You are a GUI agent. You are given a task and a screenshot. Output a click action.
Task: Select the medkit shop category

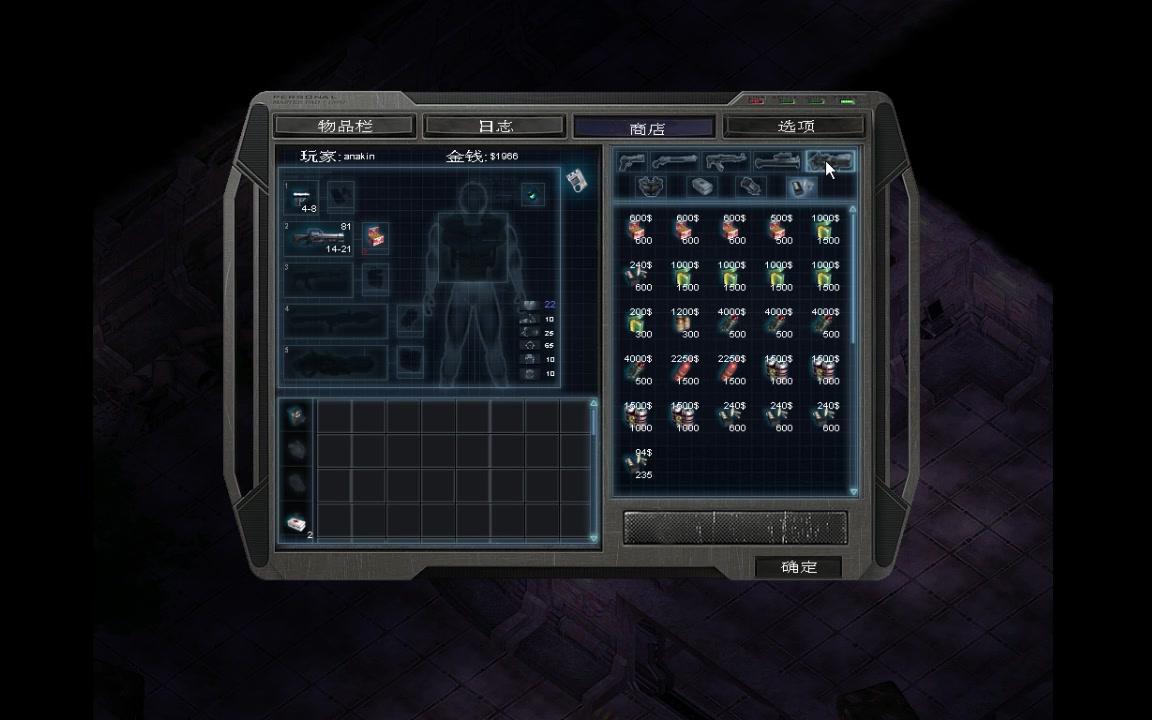click(x=702, y=187)
